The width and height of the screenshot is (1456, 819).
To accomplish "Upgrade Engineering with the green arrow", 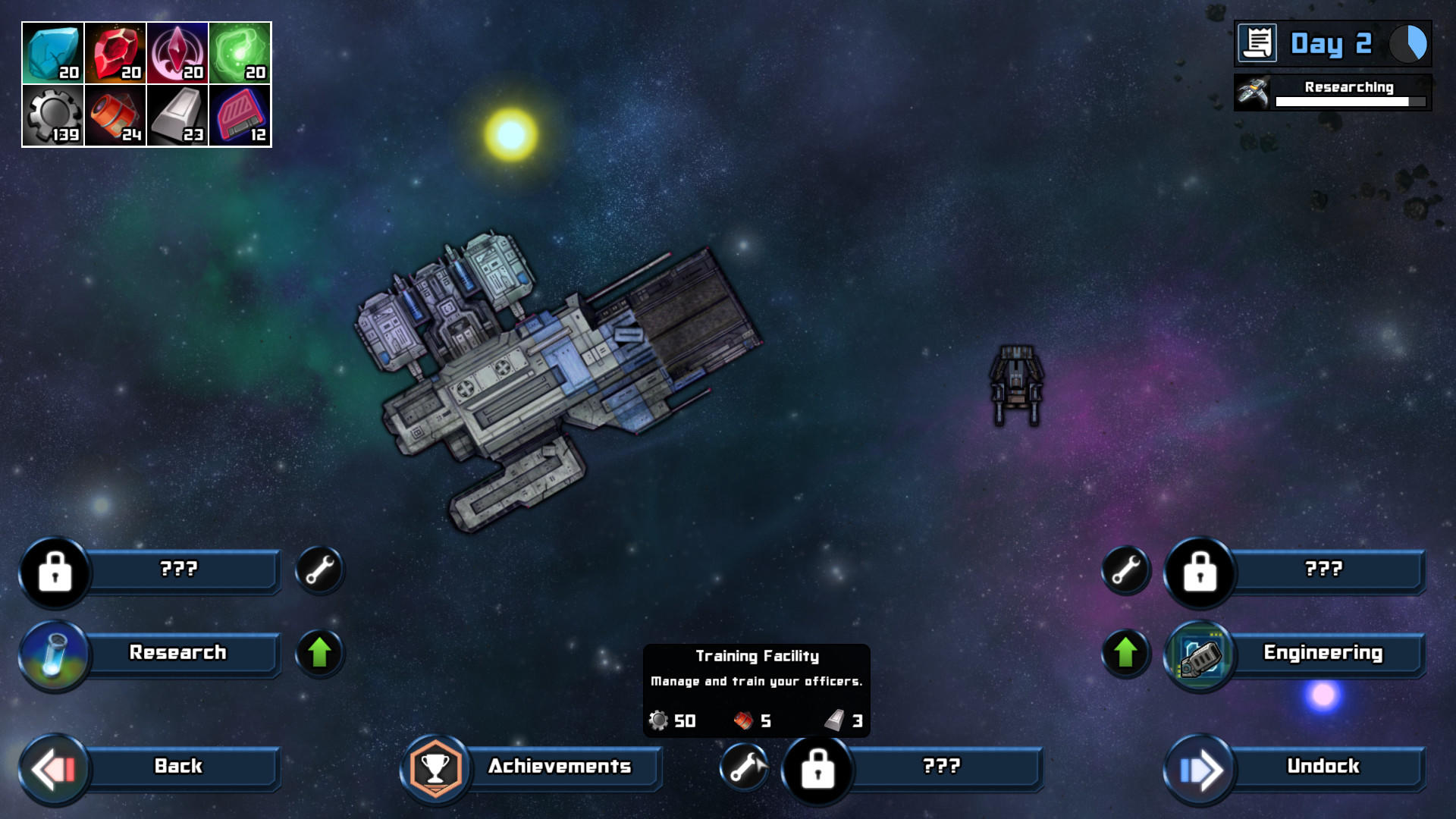I will click(1125, 653).
